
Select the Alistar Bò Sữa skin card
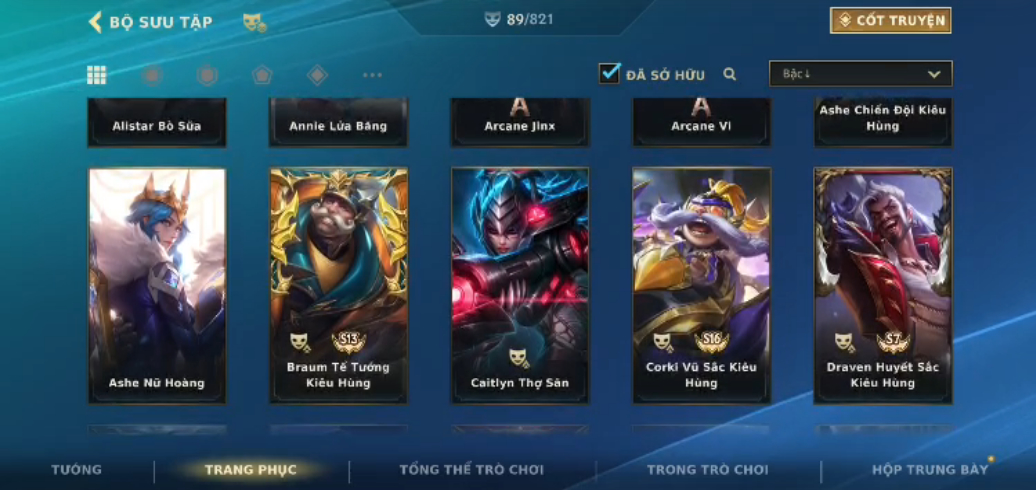tap(157, 124)
